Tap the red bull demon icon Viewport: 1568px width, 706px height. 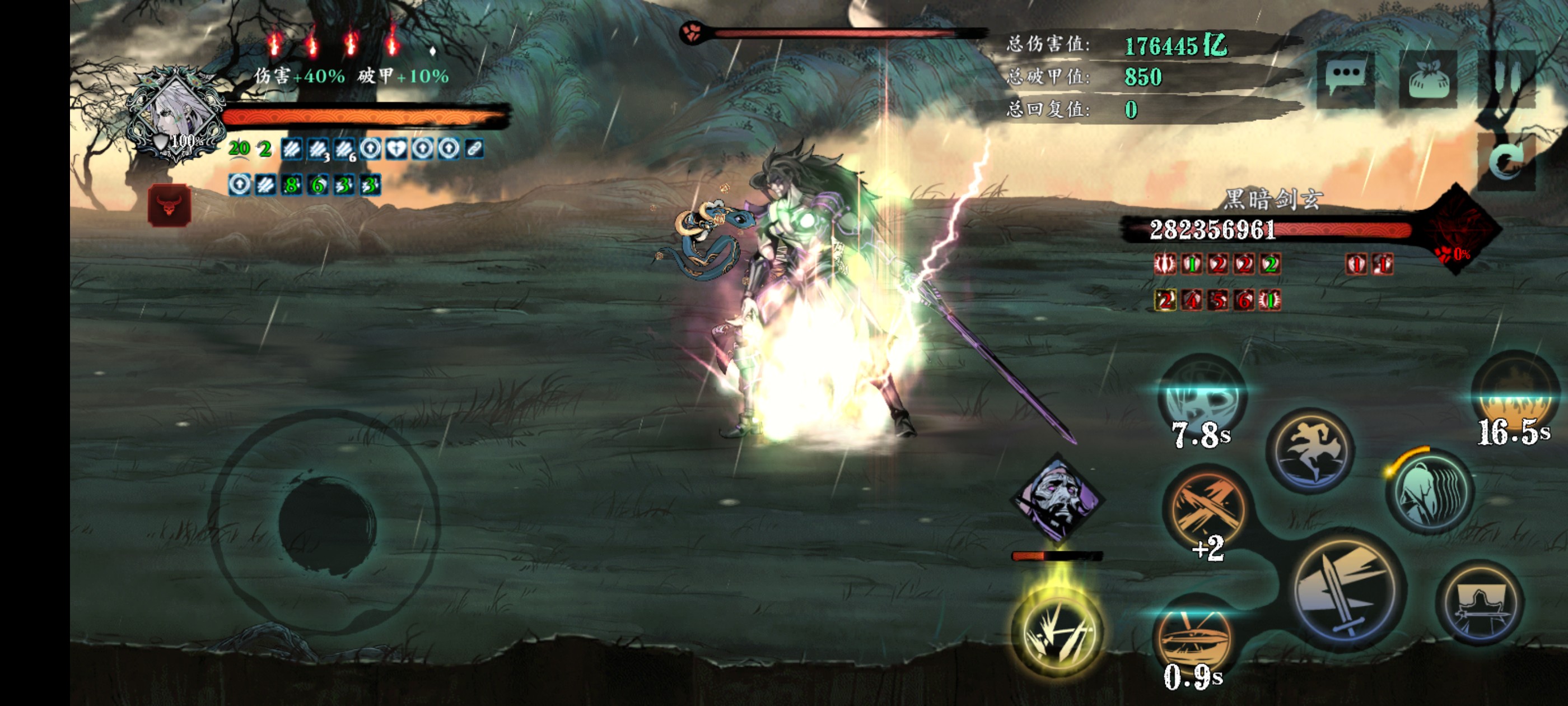coord(170,205)
